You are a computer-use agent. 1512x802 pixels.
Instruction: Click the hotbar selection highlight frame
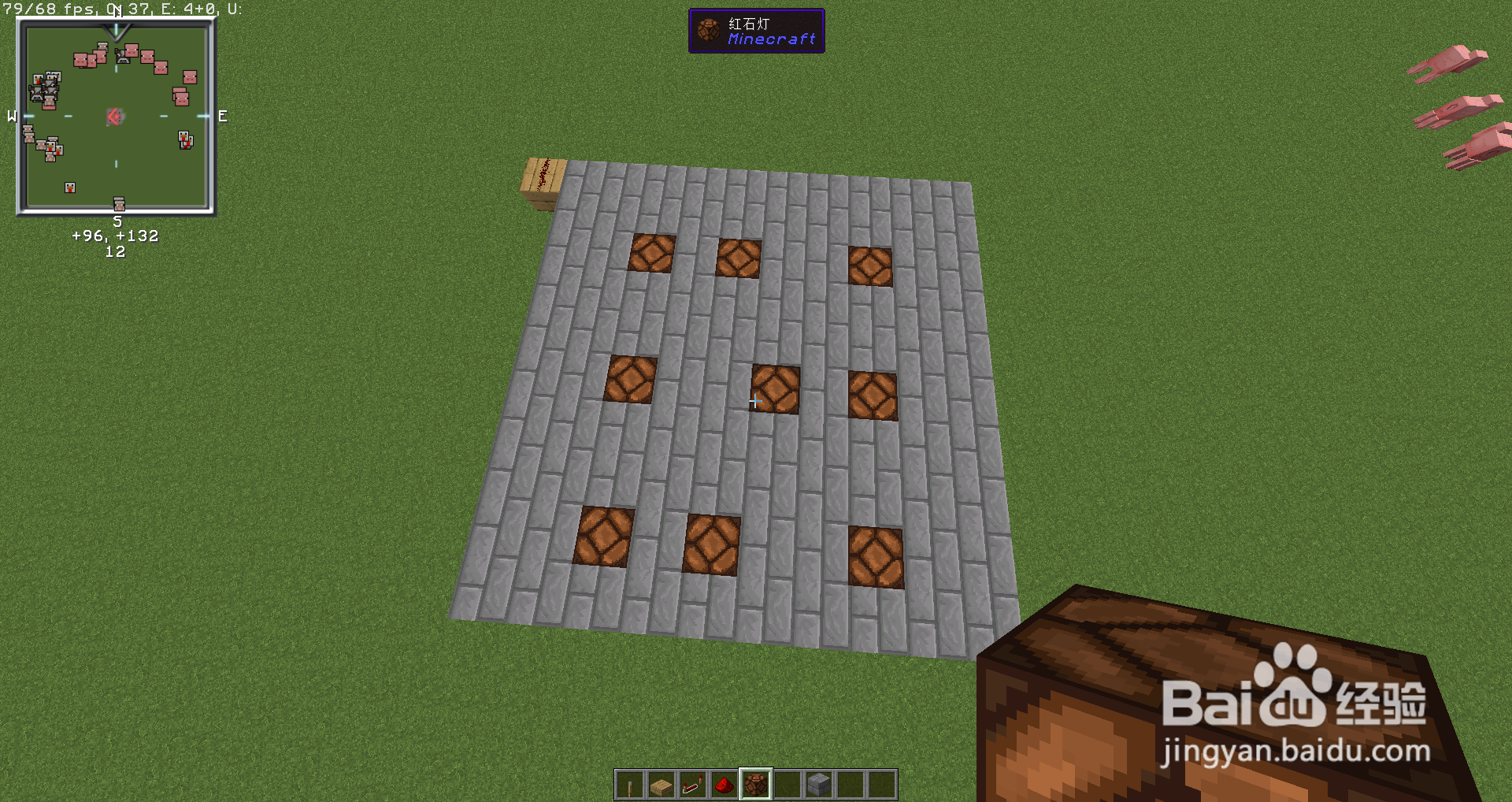pyautogui.click(x=755, y=785)
